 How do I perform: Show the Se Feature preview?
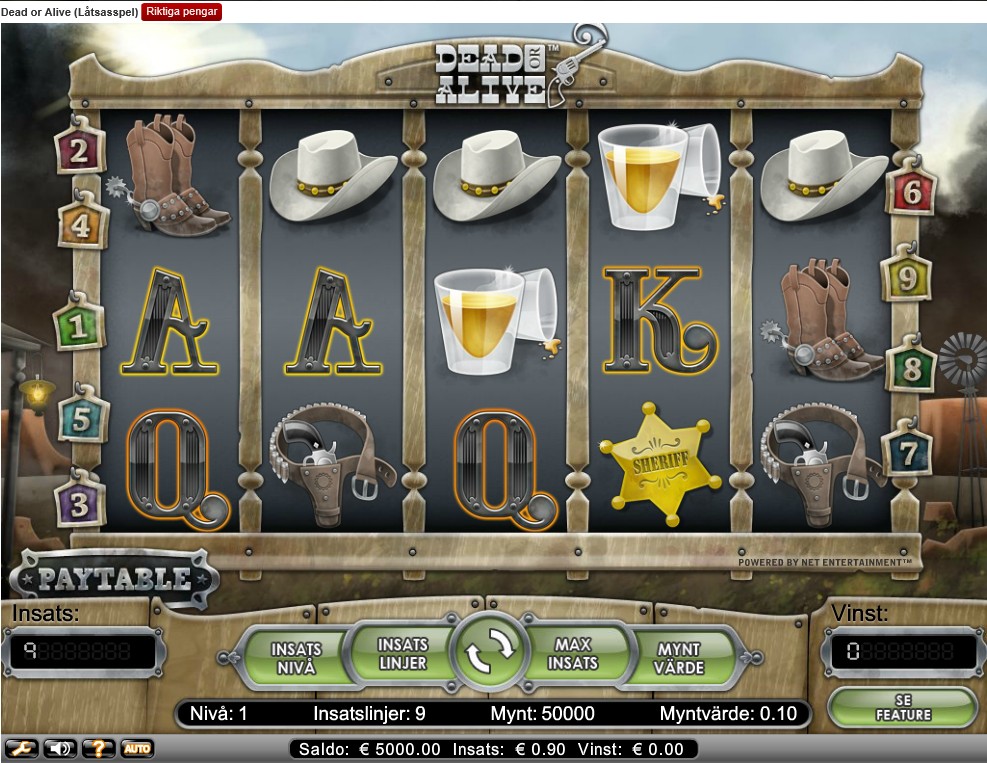(902, 707)
